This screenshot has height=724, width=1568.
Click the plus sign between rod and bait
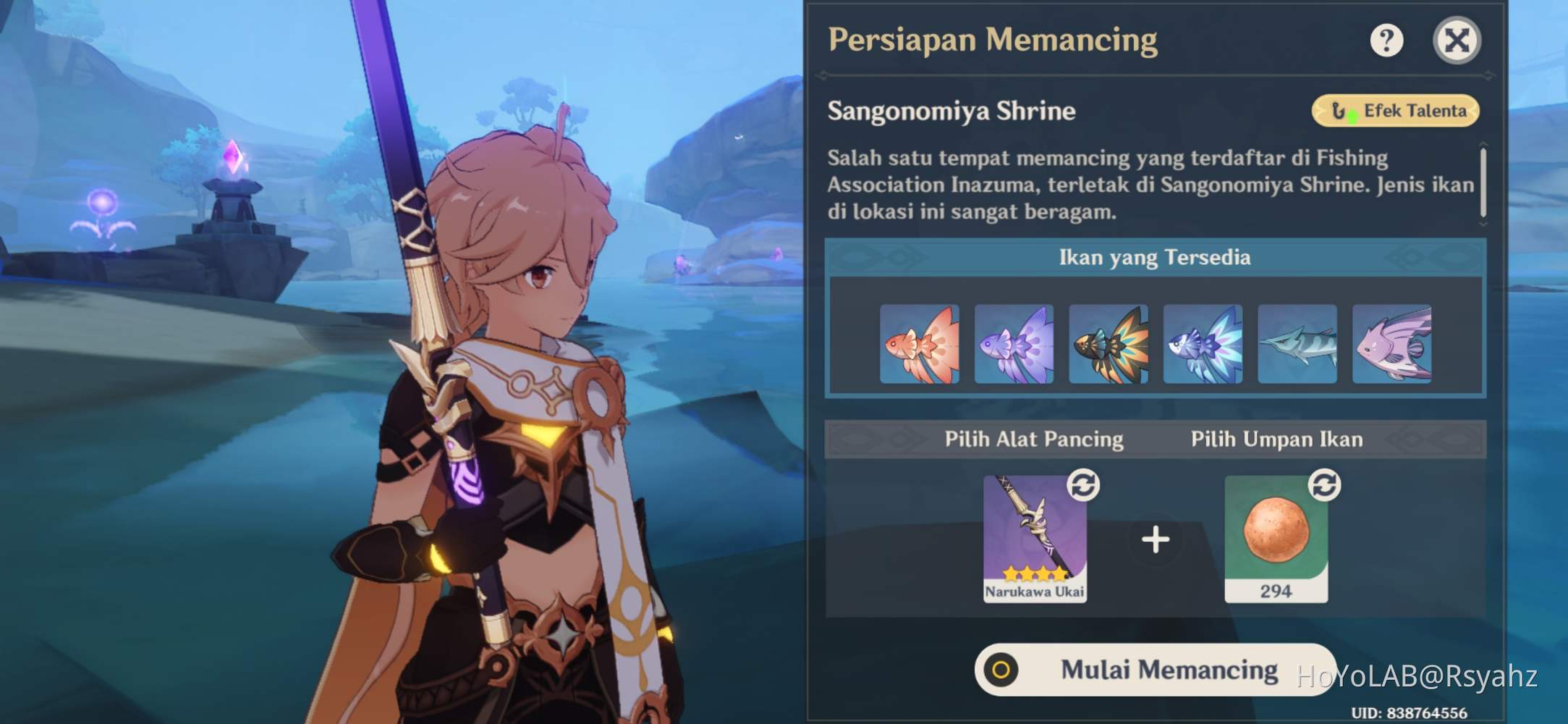[1156, 538]
